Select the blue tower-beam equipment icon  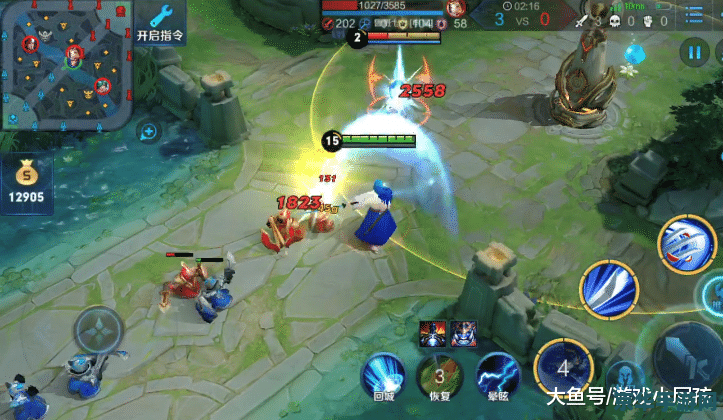pyautogui.click(x=434, y=335)
